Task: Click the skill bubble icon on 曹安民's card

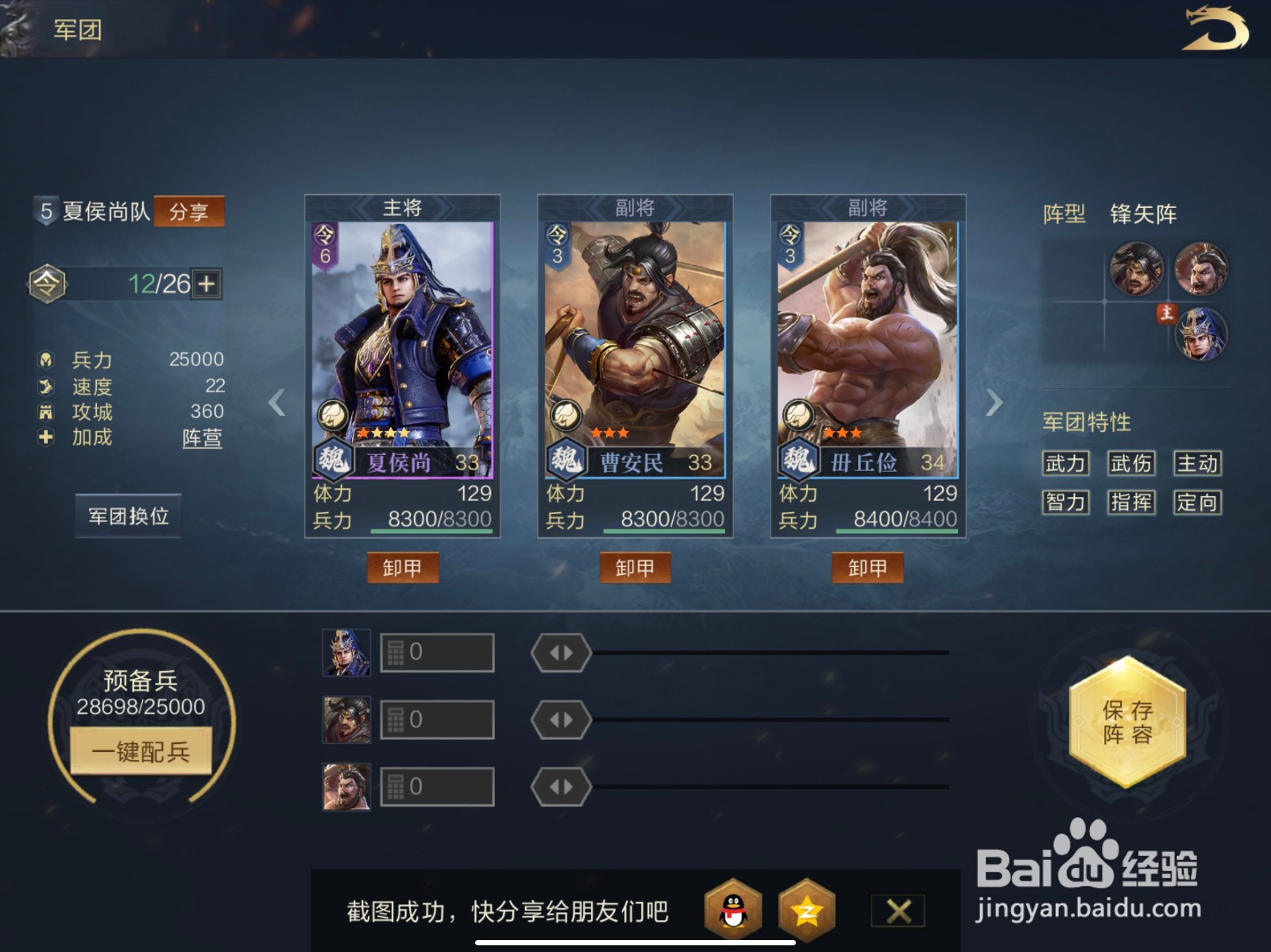Action: [x=566, y=414]
